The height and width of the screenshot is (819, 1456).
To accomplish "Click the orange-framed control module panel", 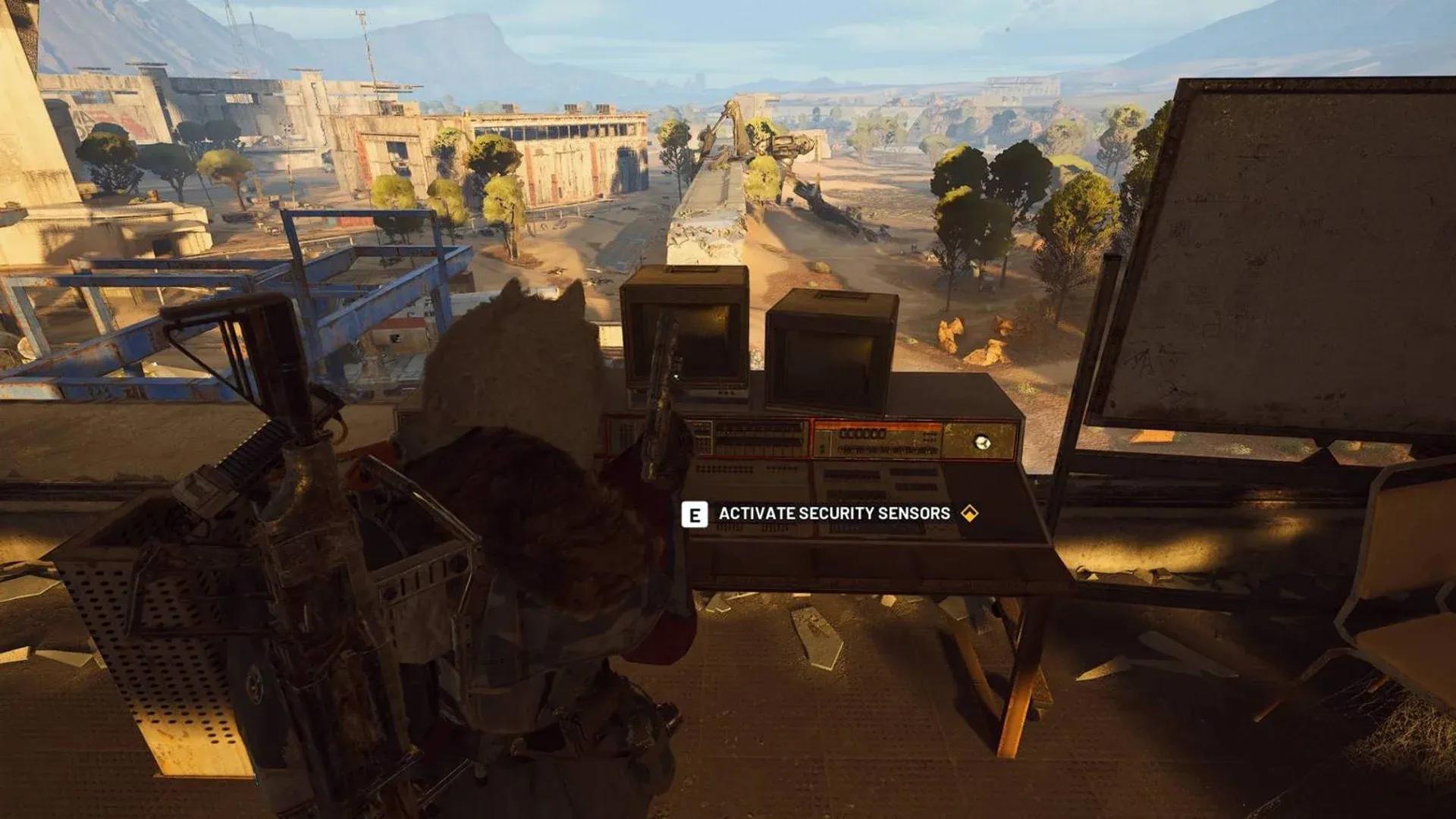I will tap(880, 438).
